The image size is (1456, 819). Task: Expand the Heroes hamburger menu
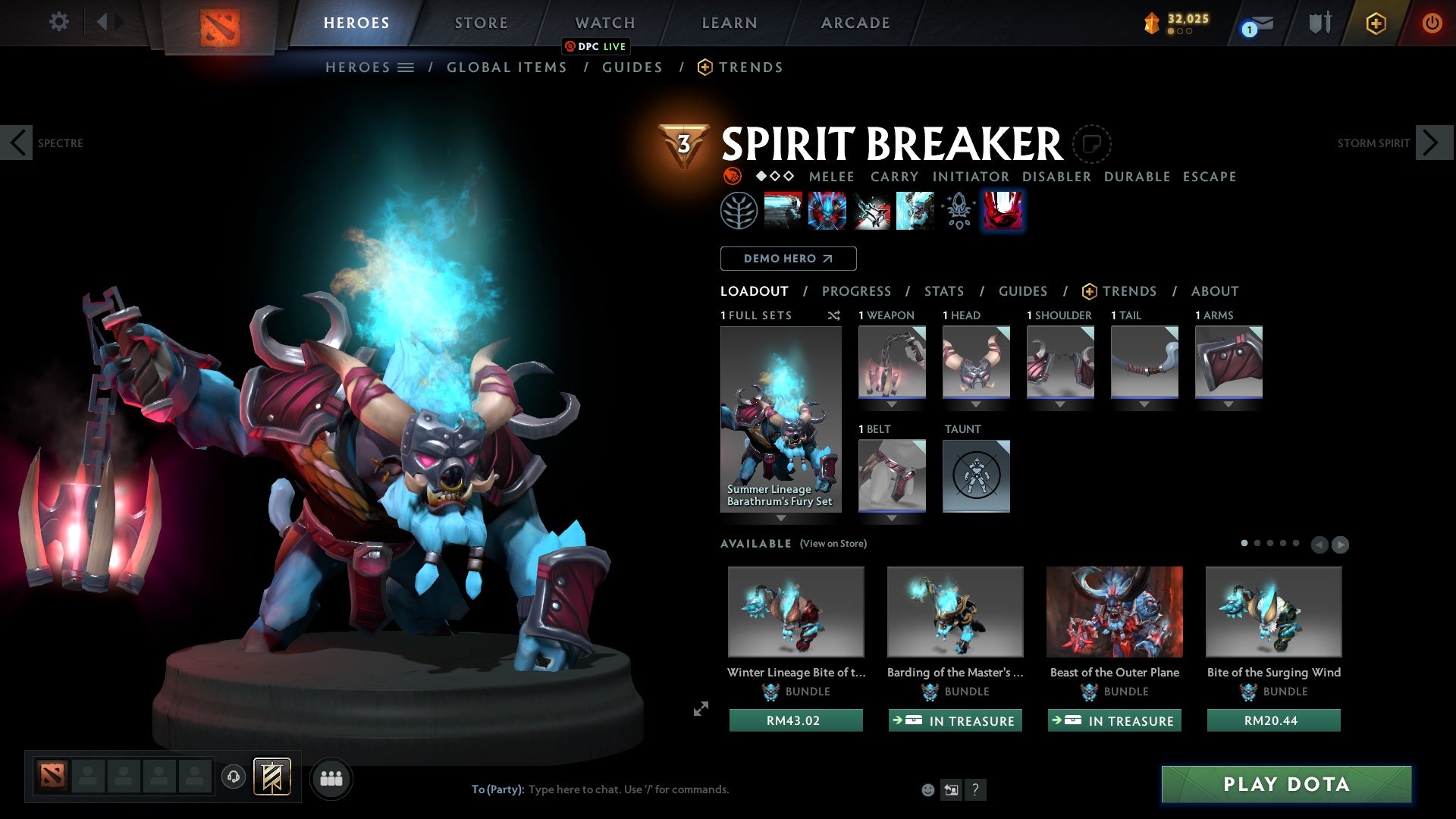point(407,67)
